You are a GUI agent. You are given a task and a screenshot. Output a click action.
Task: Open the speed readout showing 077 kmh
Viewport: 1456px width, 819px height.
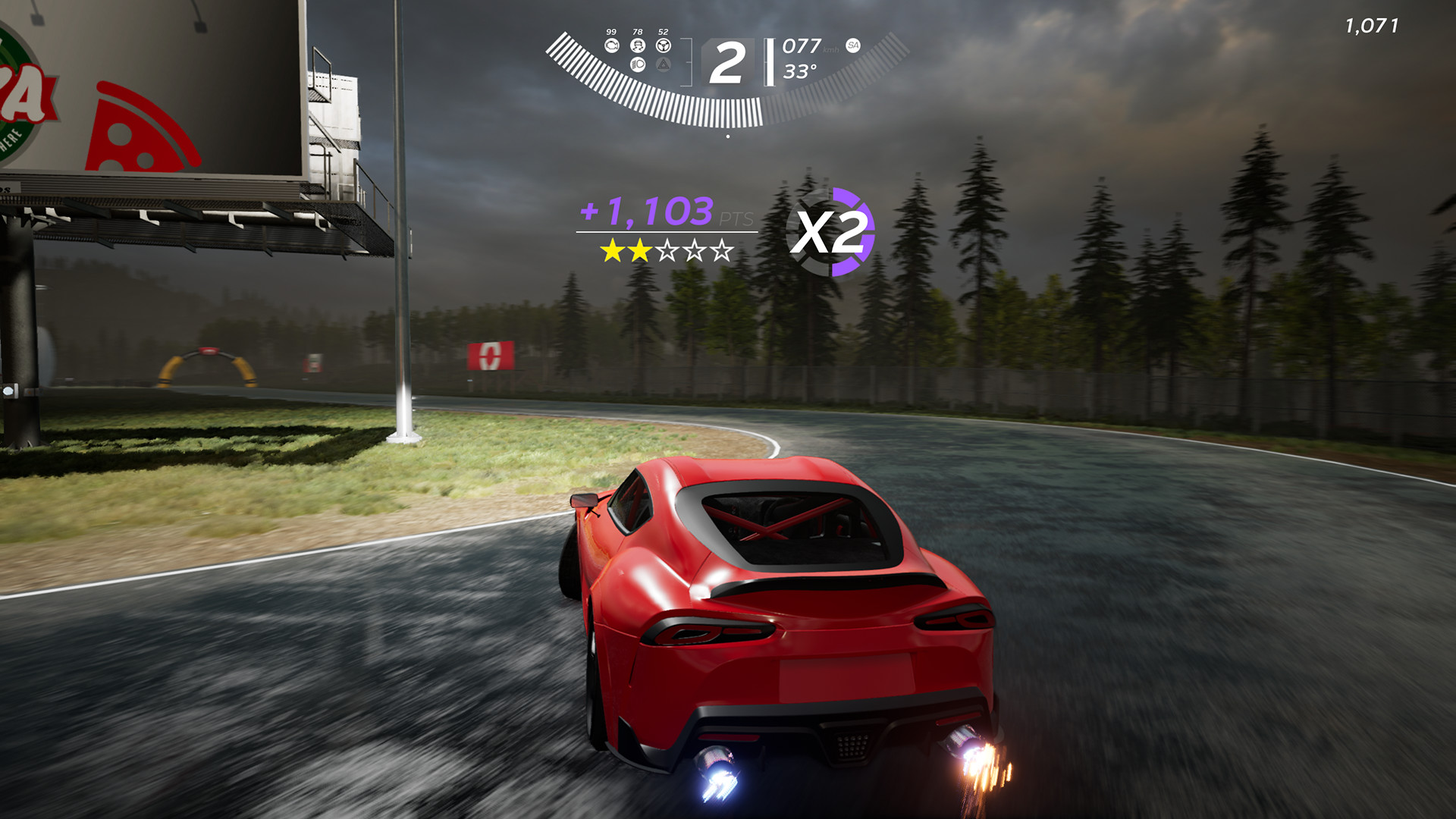tap(801, 47)
